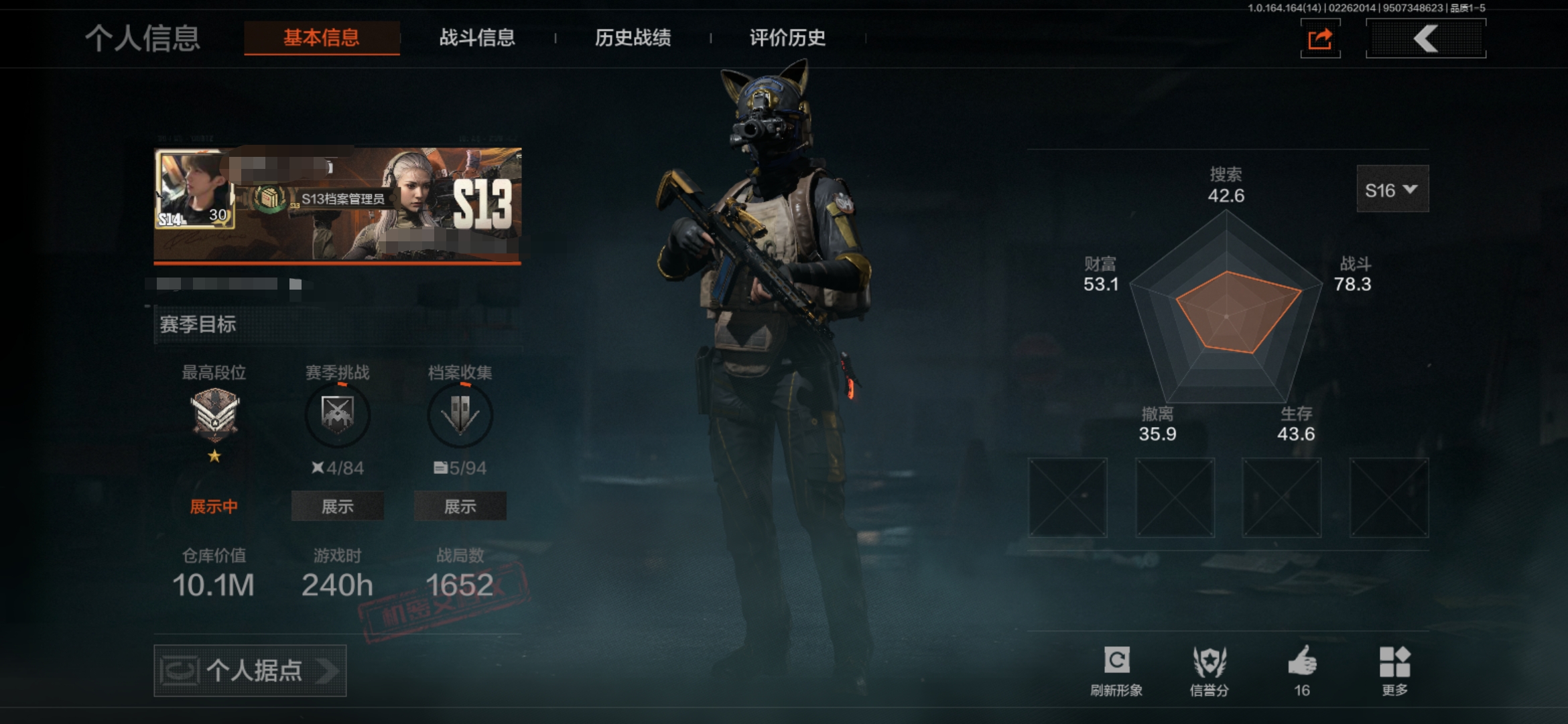
Task: Go back with the arrow button
Action: [1425, 39]
